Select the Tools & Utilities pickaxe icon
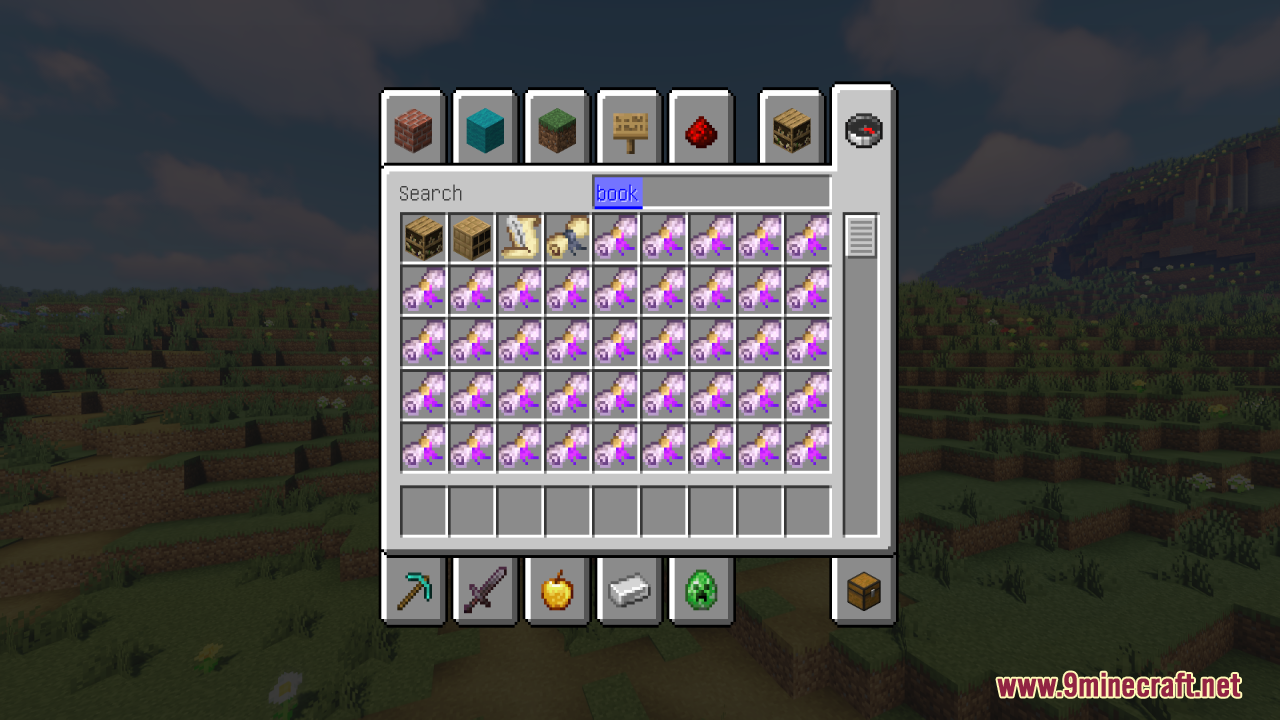The width and height of the screenshot is (1280, 720). [x=412, y=590]
